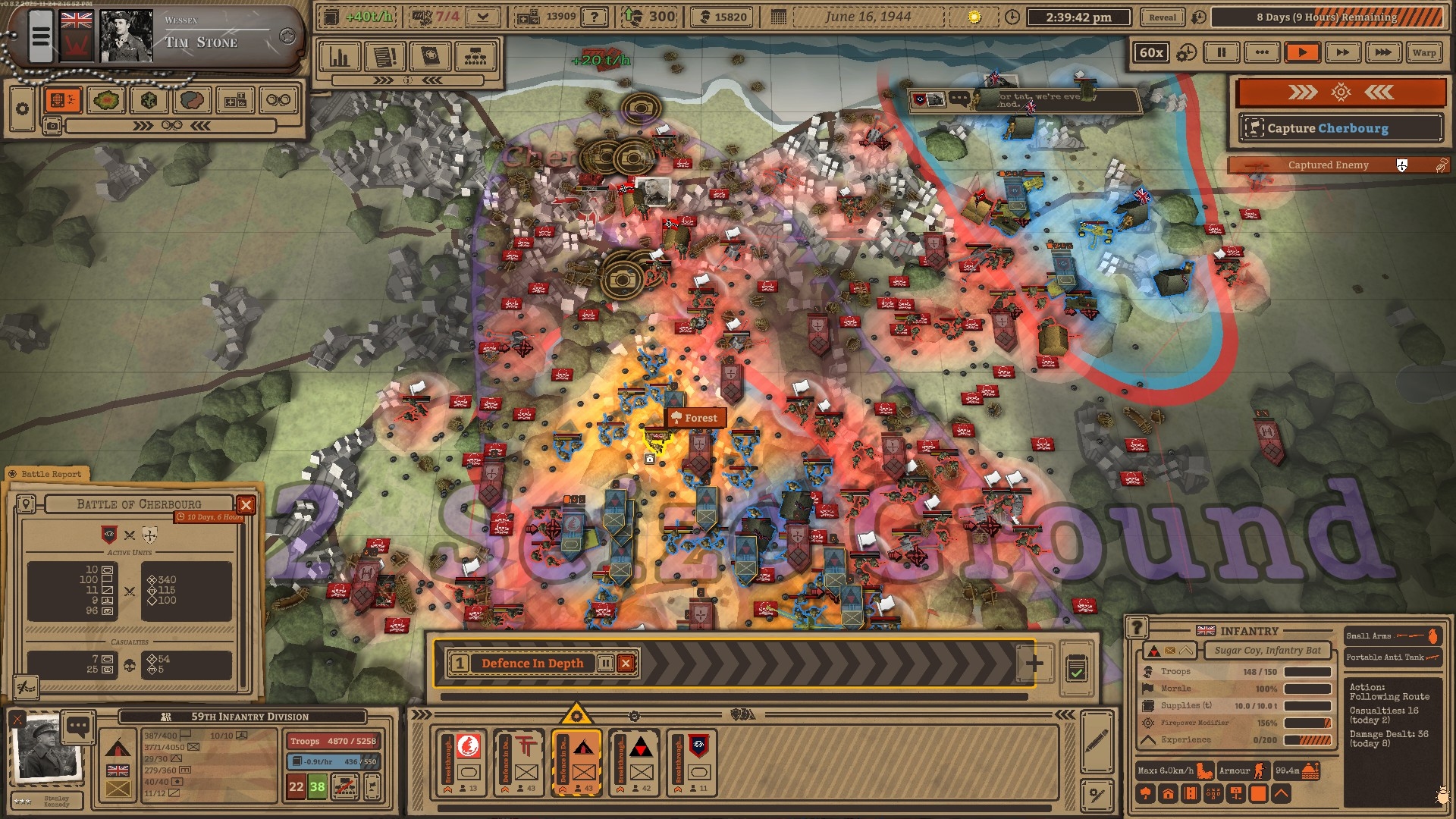Viewport: 1456px width, 819px height.
Task: Open the binoculars map view
Action: pos(278,100)
